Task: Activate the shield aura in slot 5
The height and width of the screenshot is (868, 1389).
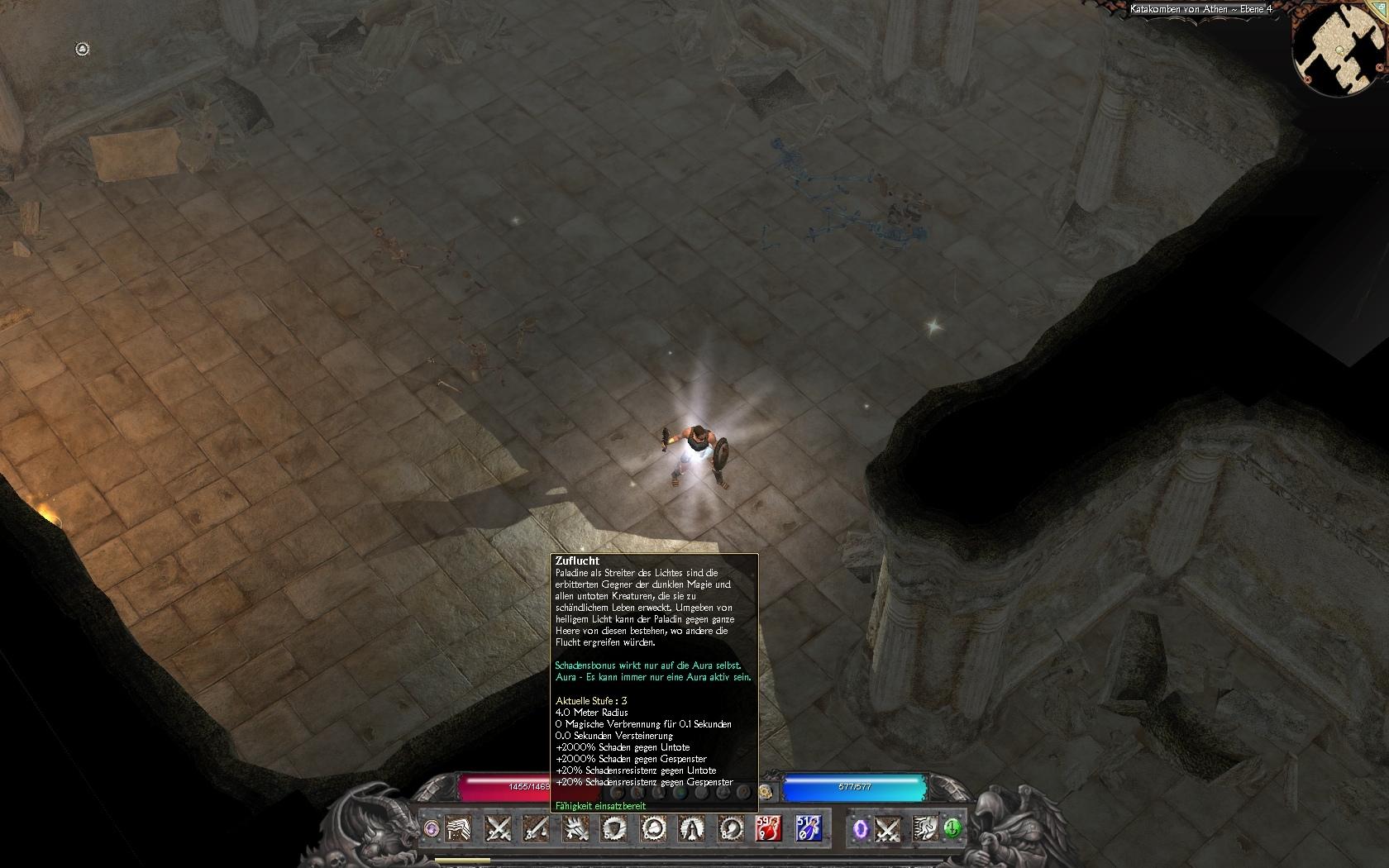Action: pos(613,827)
